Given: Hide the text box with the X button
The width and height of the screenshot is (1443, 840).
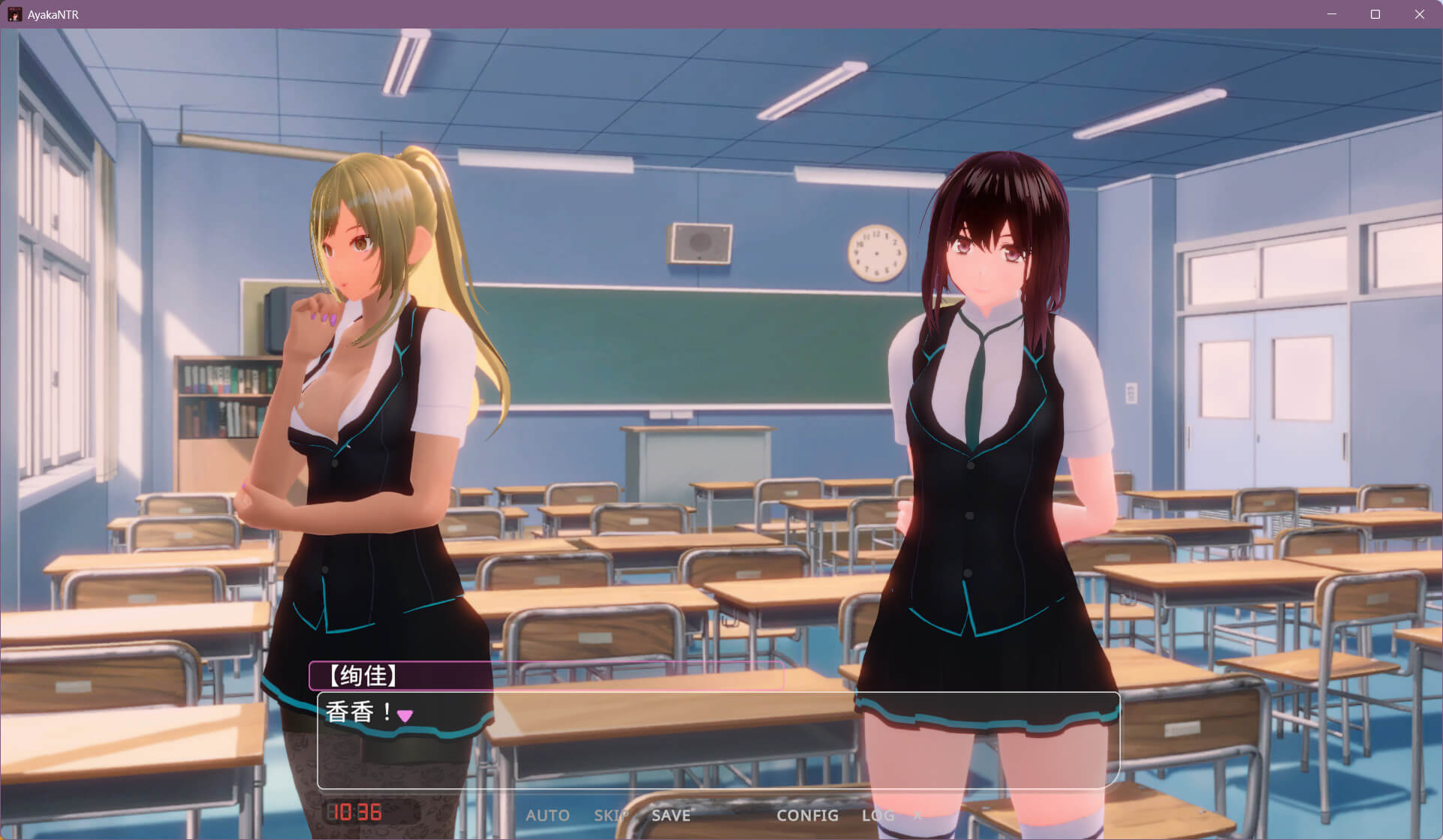Looking at the screenshot, I should 917,815.
